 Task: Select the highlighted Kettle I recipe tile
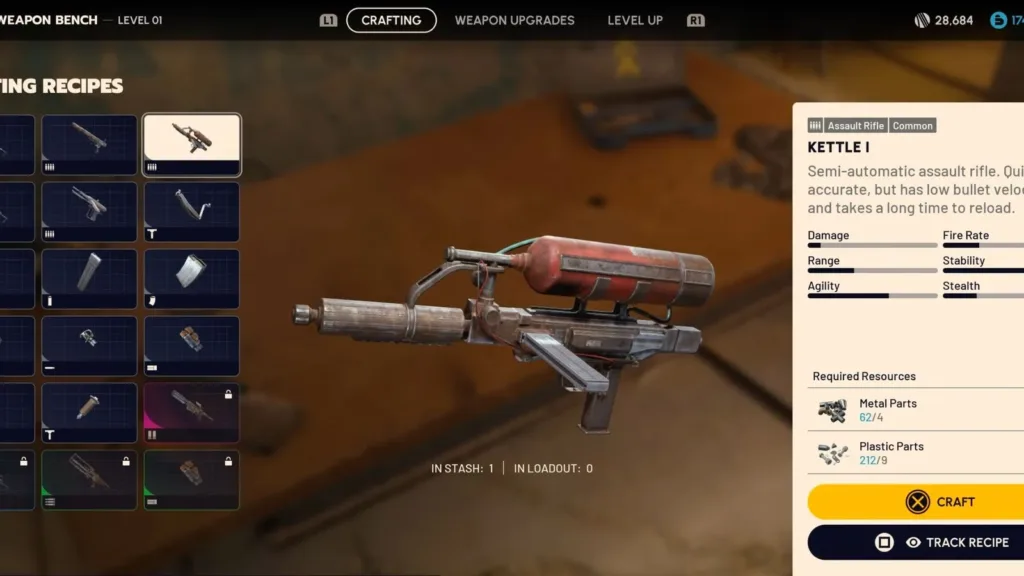(192, 145)
